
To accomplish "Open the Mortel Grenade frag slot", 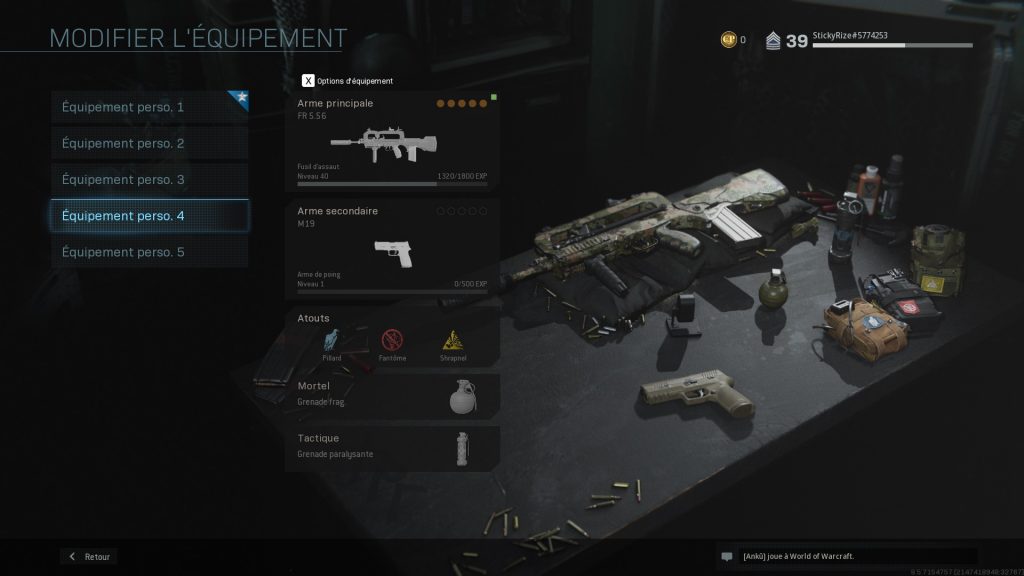I will 392,395.
